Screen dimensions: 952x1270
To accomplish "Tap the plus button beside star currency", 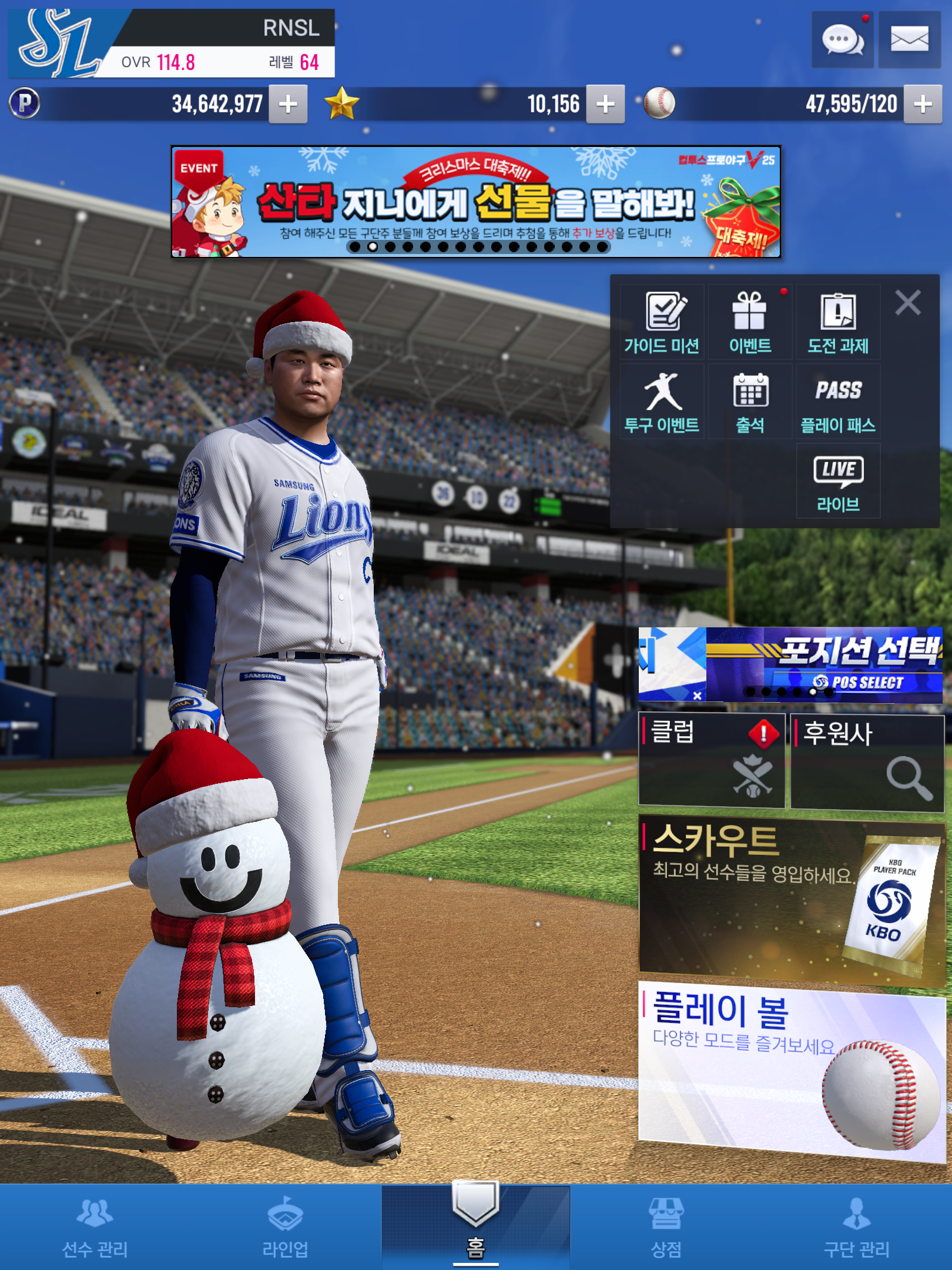I will pos(605,105).
